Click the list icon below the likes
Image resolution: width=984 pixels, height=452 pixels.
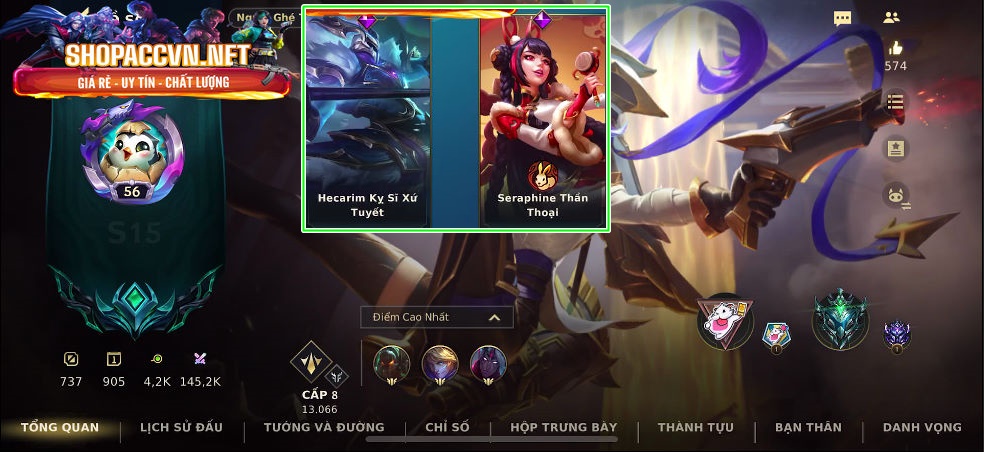tap(895, 102)
